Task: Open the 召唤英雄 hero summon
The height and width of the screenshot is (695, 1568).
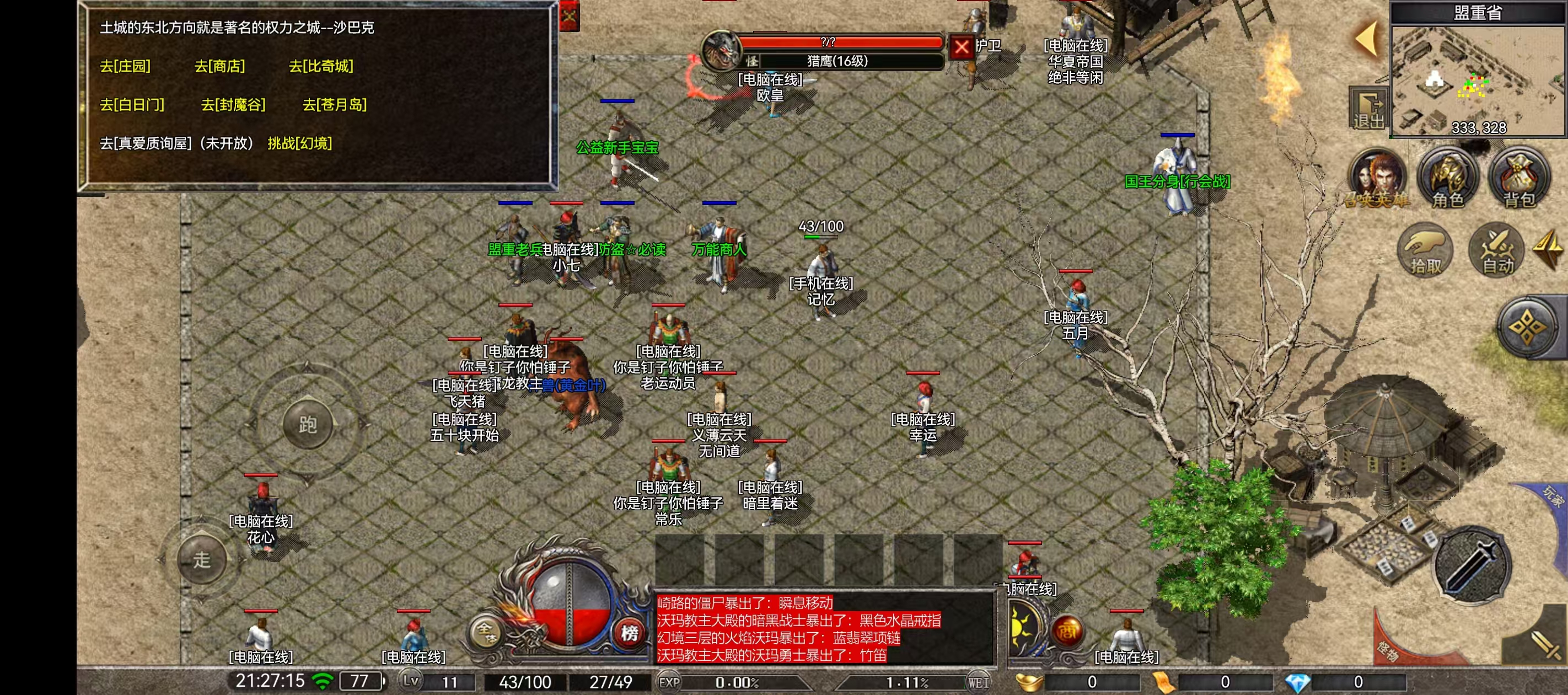Action: 1377,179
